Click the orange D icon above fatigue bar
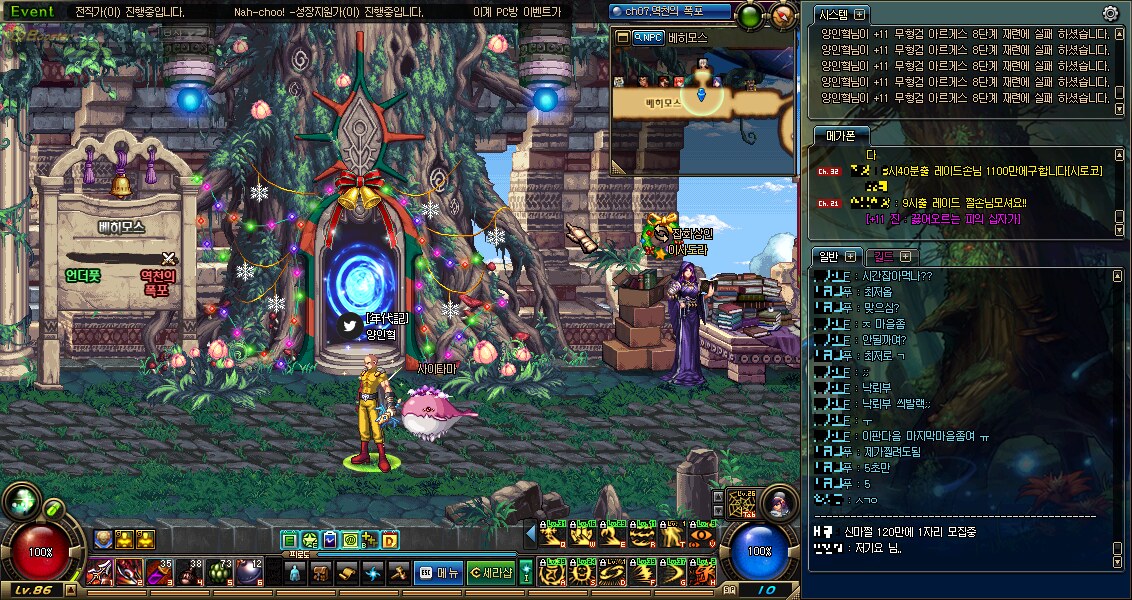Viewport: 1132px width, 600px height. pyautogui.click(x=390, y=540)
